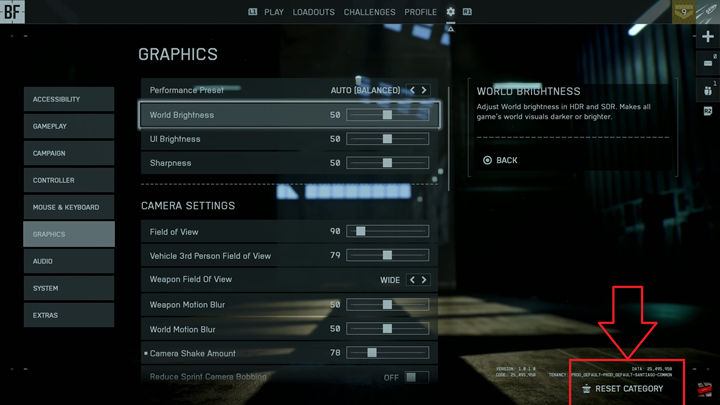Adjust the Field of View slider
720x405 pixels.
point(388,231)
